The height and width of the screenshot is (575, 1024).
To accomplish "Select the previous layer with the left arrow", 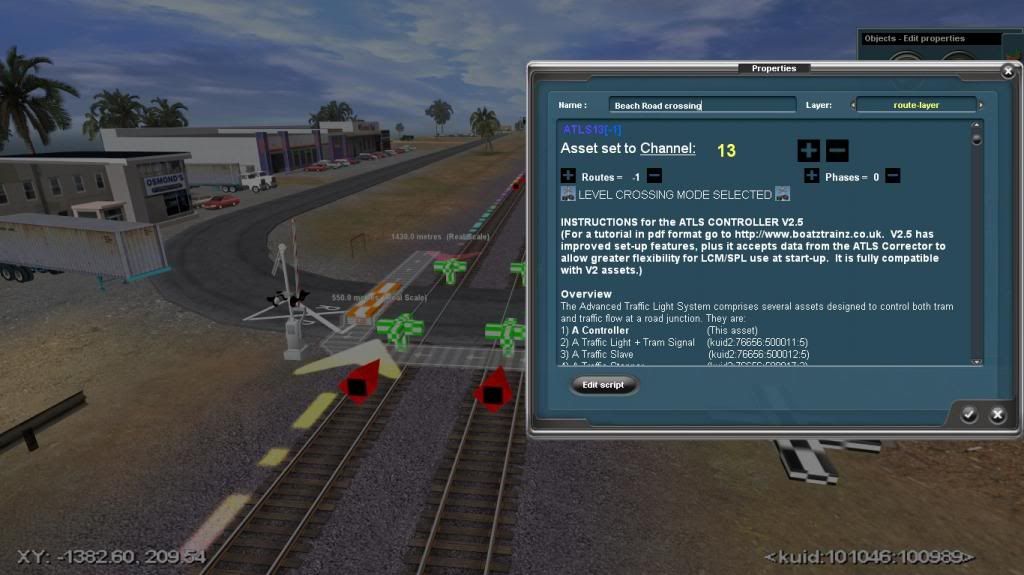I will 854,105.
